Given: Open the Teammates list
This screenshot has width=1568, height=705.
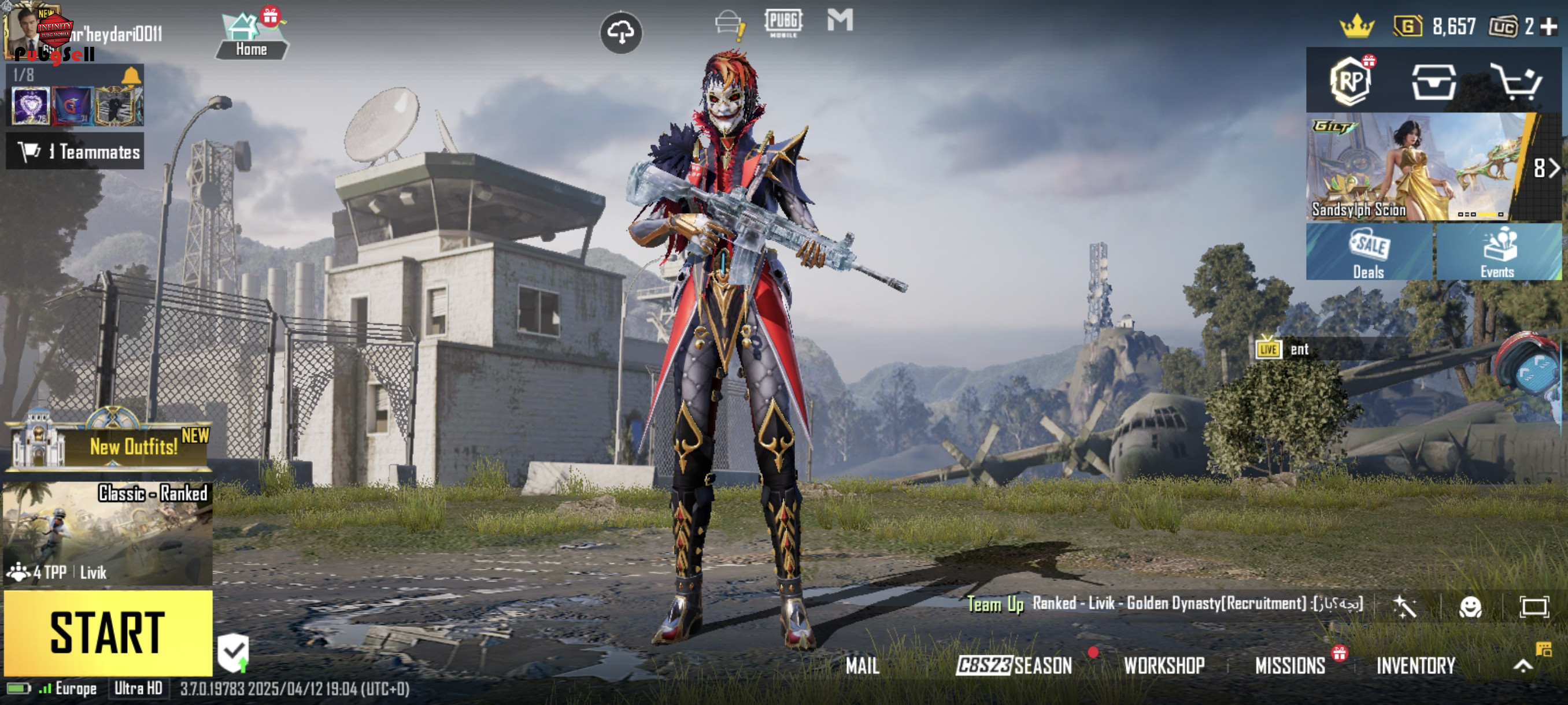Looking at the screenshot, I should [76, 151].
